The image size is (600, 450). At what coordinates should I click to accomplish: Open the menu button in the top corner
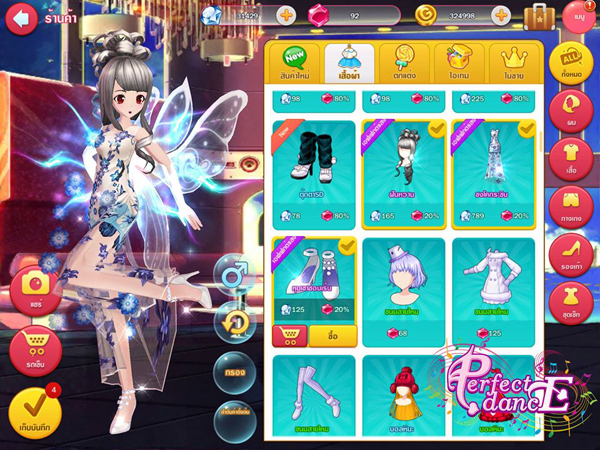click(x=578, y=16)
